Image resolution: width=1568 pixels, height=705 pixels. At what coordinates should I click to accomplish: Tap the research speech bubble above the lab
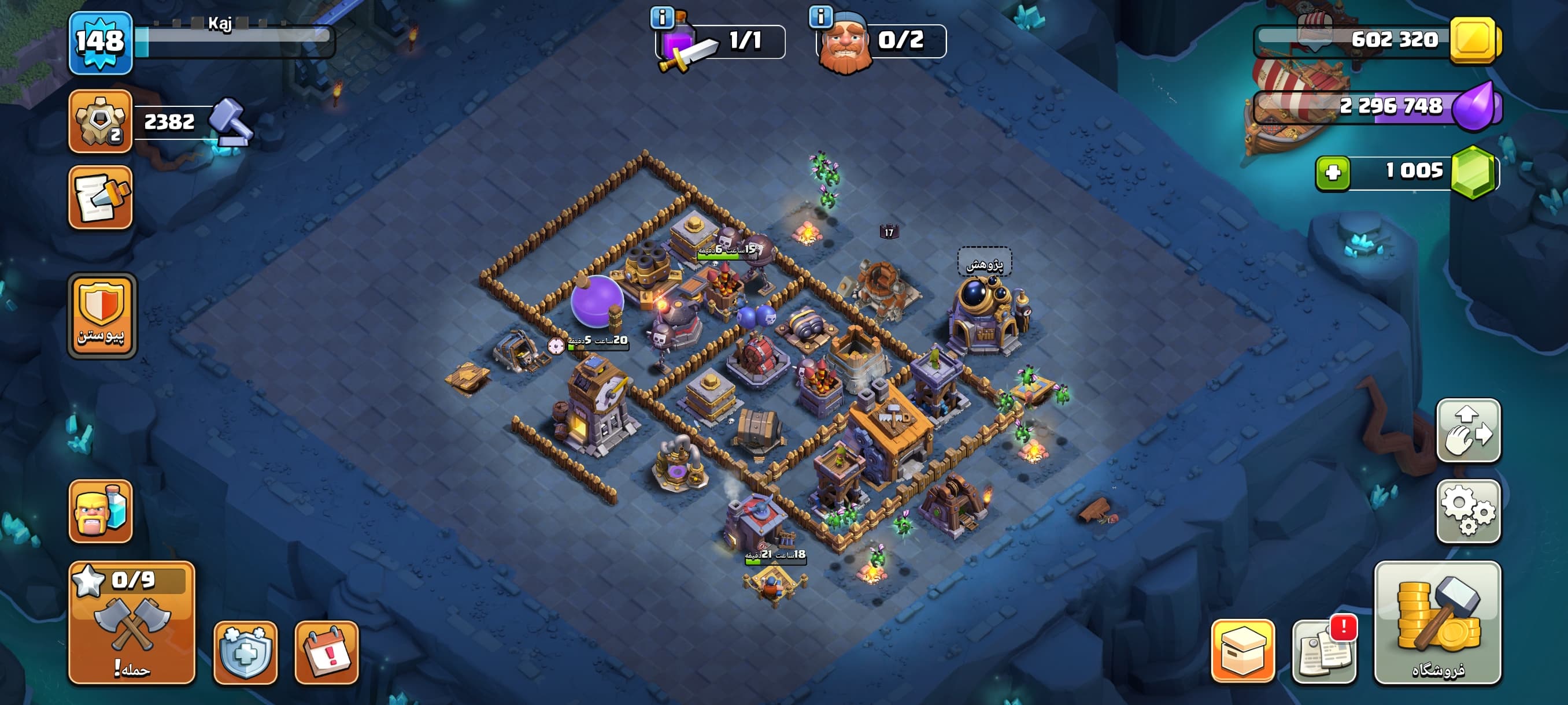984,264
